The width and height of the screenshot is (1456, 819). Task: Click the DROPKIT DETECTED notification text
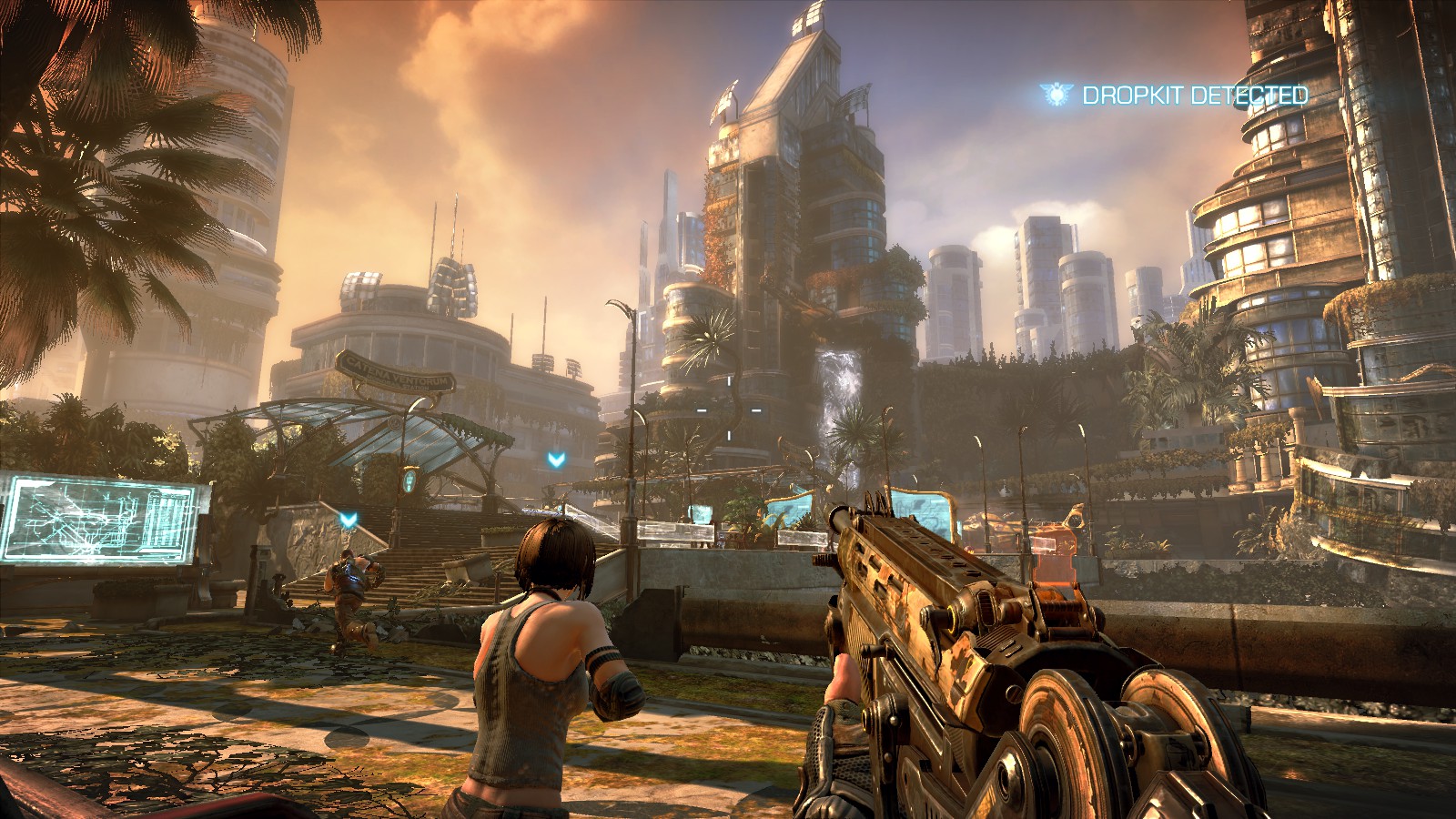1194,95
